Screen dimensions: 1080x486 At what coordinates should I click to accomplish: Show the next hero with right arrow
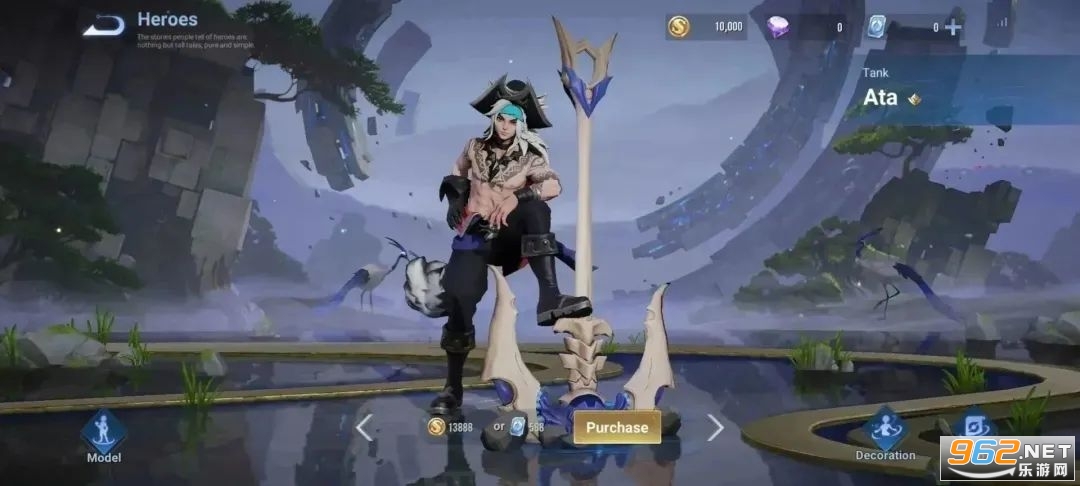tap(715, 428)
